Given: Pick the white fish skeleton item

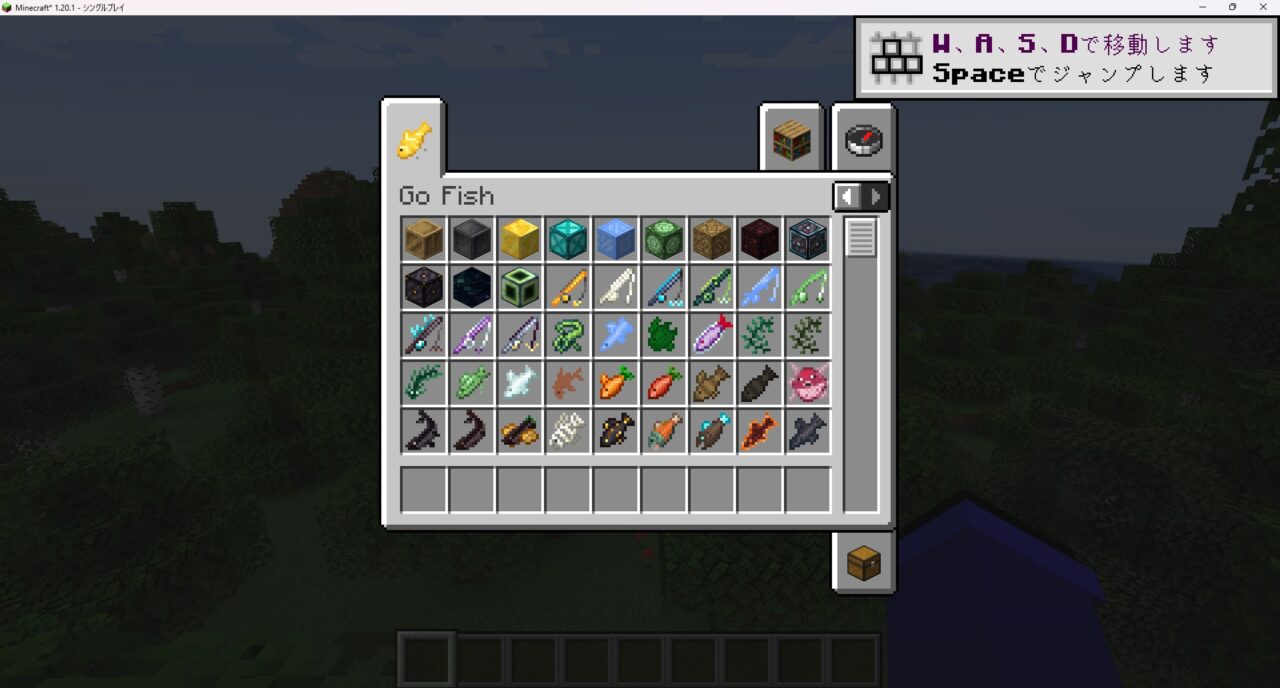Looking at the screenshot, I should pos(568,431).
